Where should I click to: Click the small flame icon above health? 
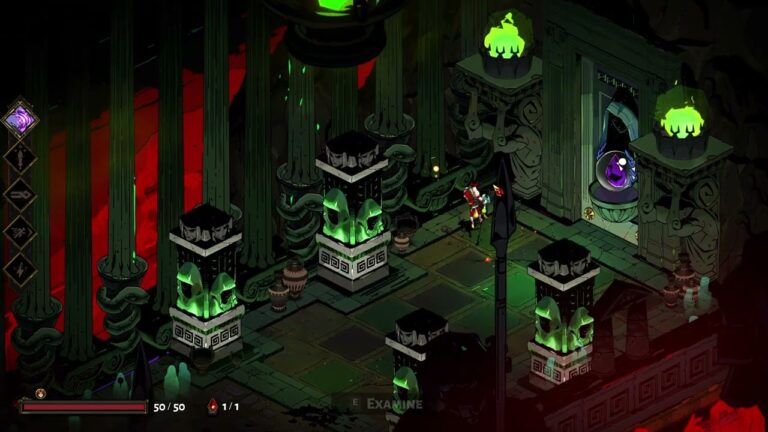41,393
